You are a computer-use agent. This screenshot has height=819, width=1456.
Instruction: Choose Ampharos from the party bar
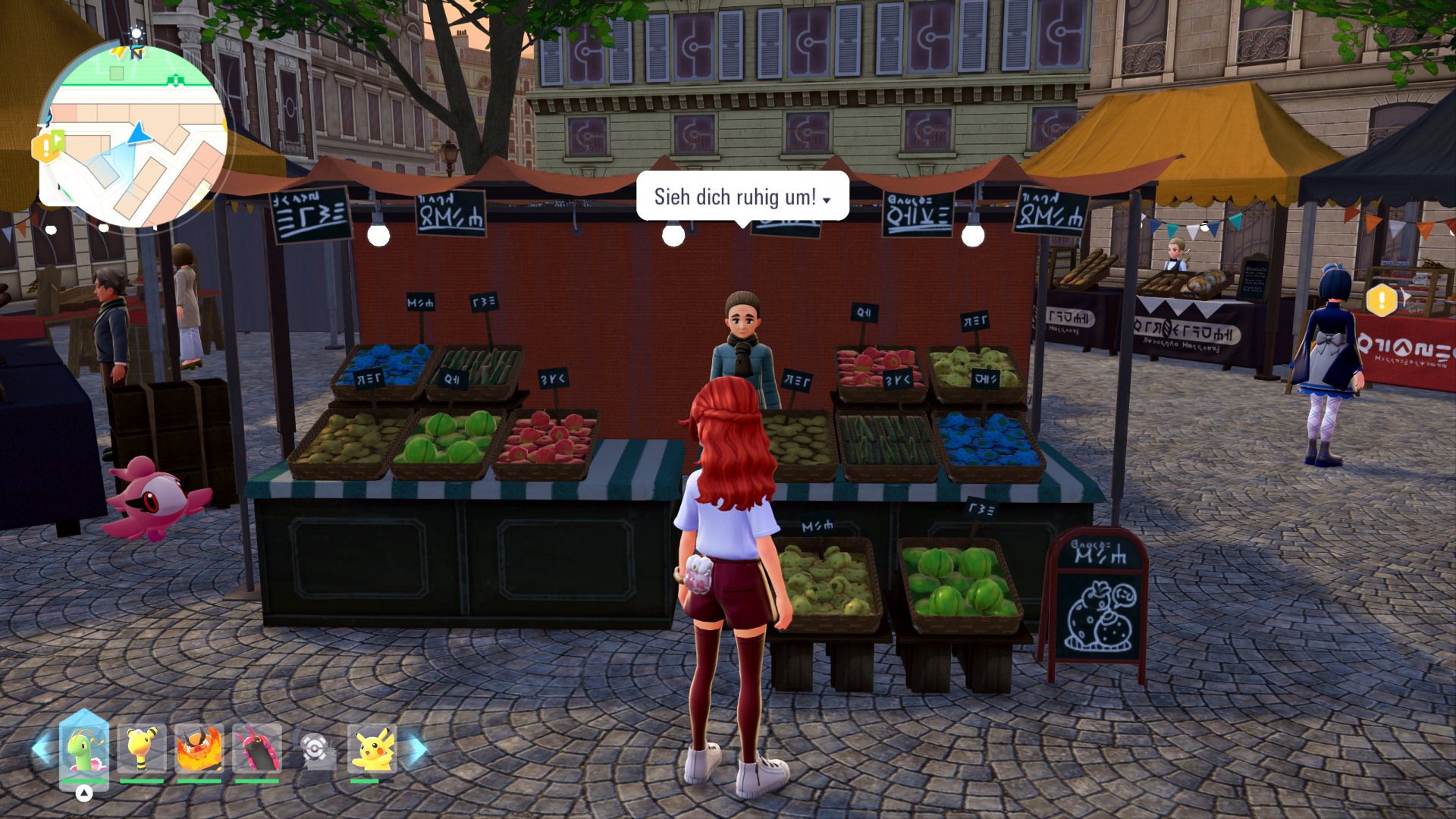tap(142, 749)
